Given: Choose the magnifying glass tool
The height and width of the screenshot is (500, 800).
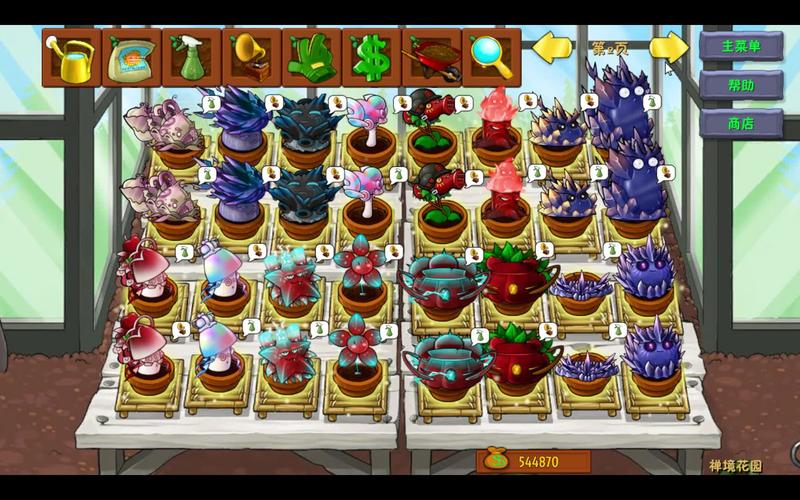Looking at the screenshot, I should (491, 58).
